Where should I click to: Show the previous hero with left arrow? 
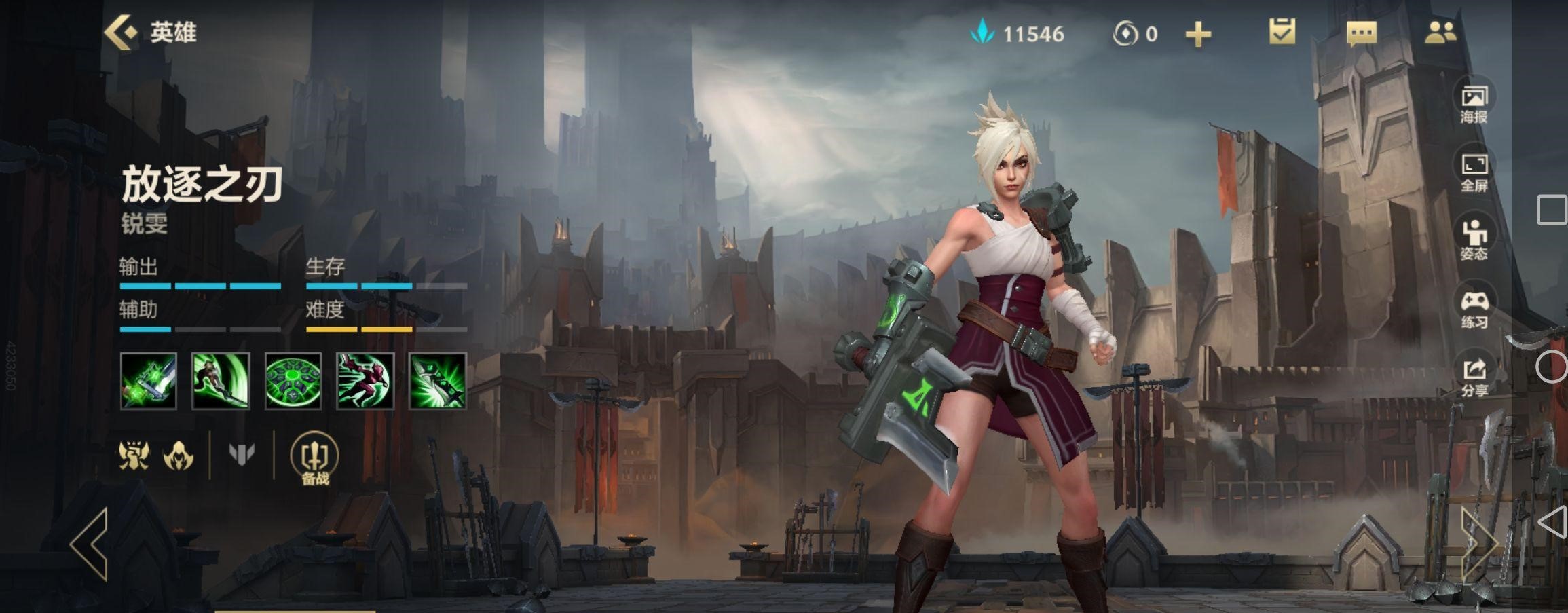[90, 544]
